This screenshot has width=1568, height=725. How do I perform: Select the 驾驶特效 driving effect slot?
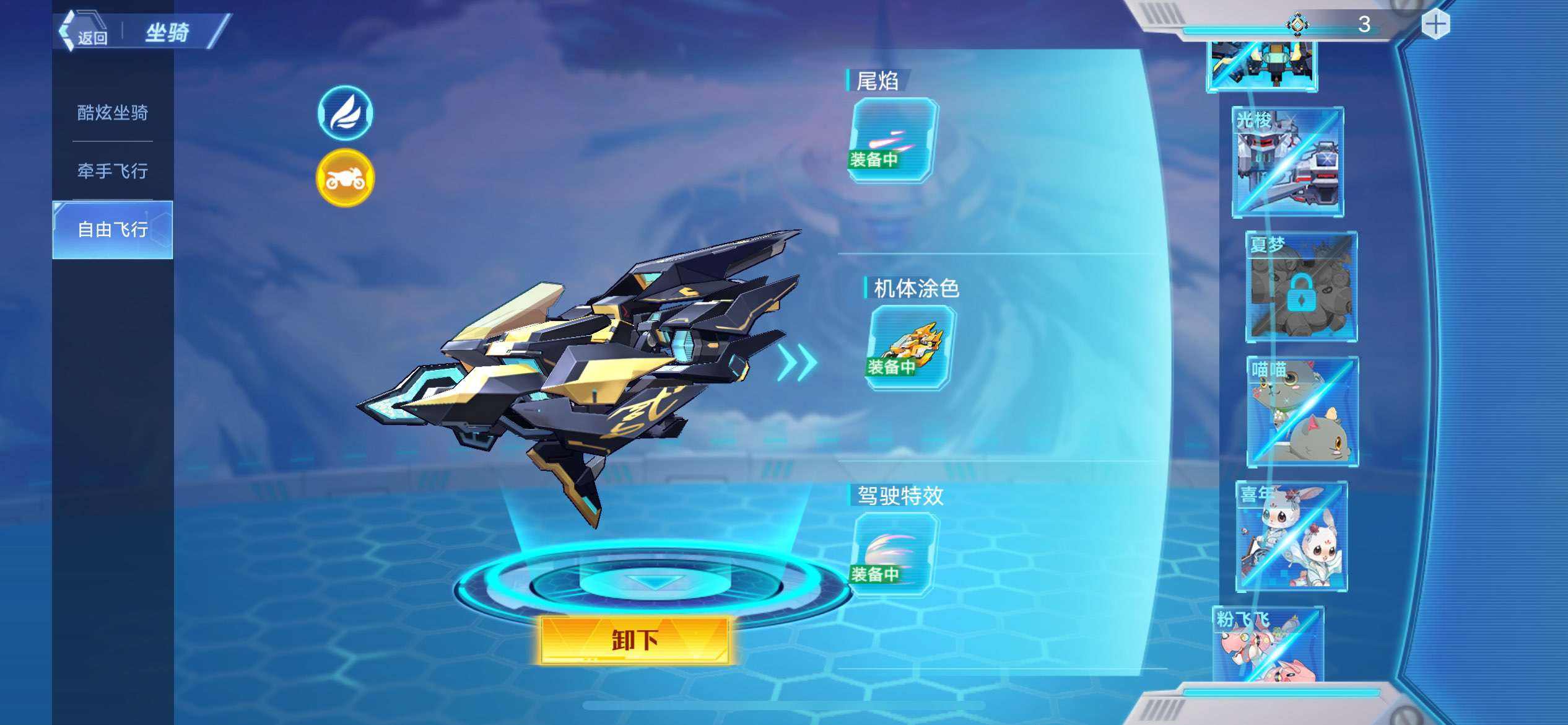click(x=892, y=555)
